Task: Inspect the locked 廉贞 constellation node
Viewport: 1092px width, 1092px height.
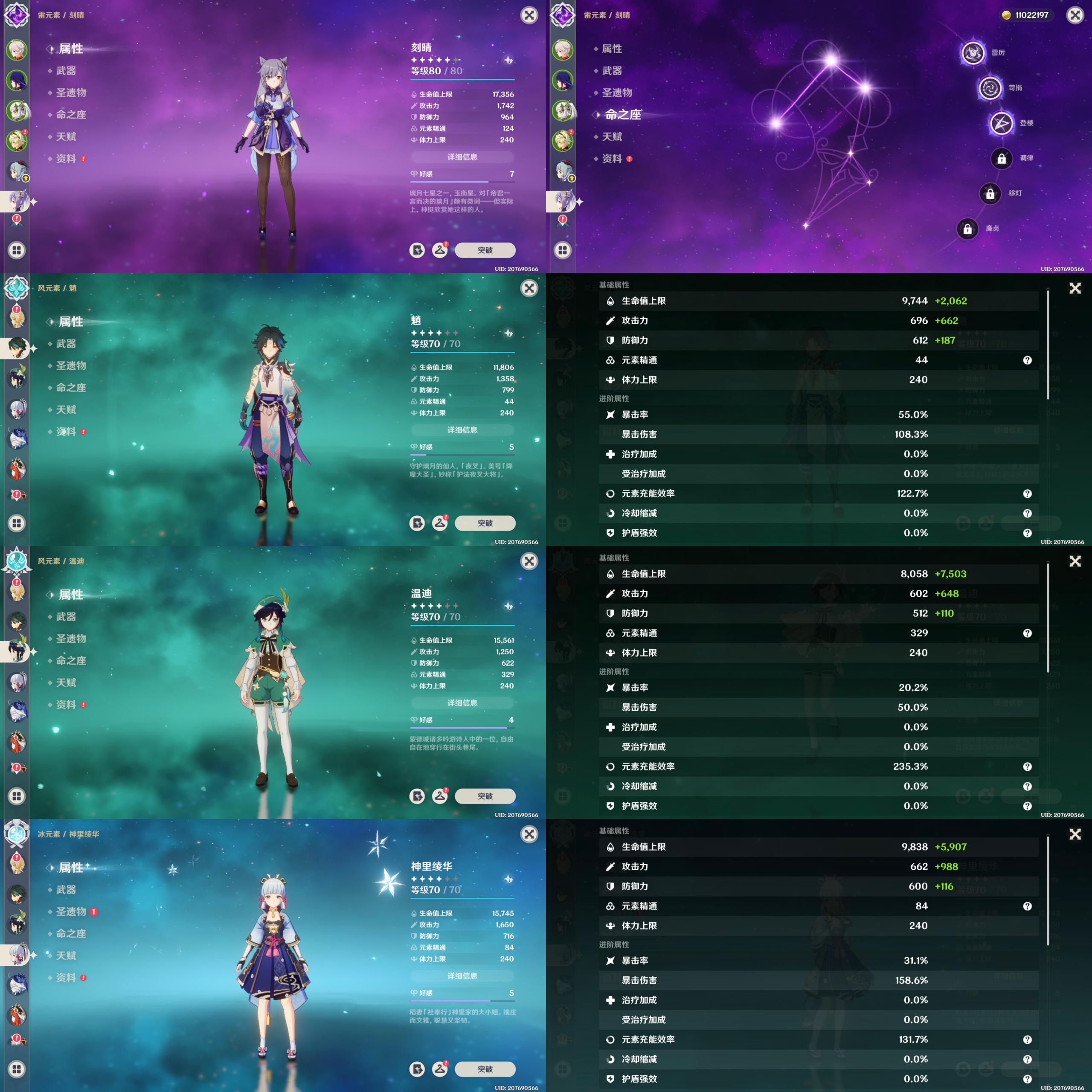Action: [x=967, y=229]
